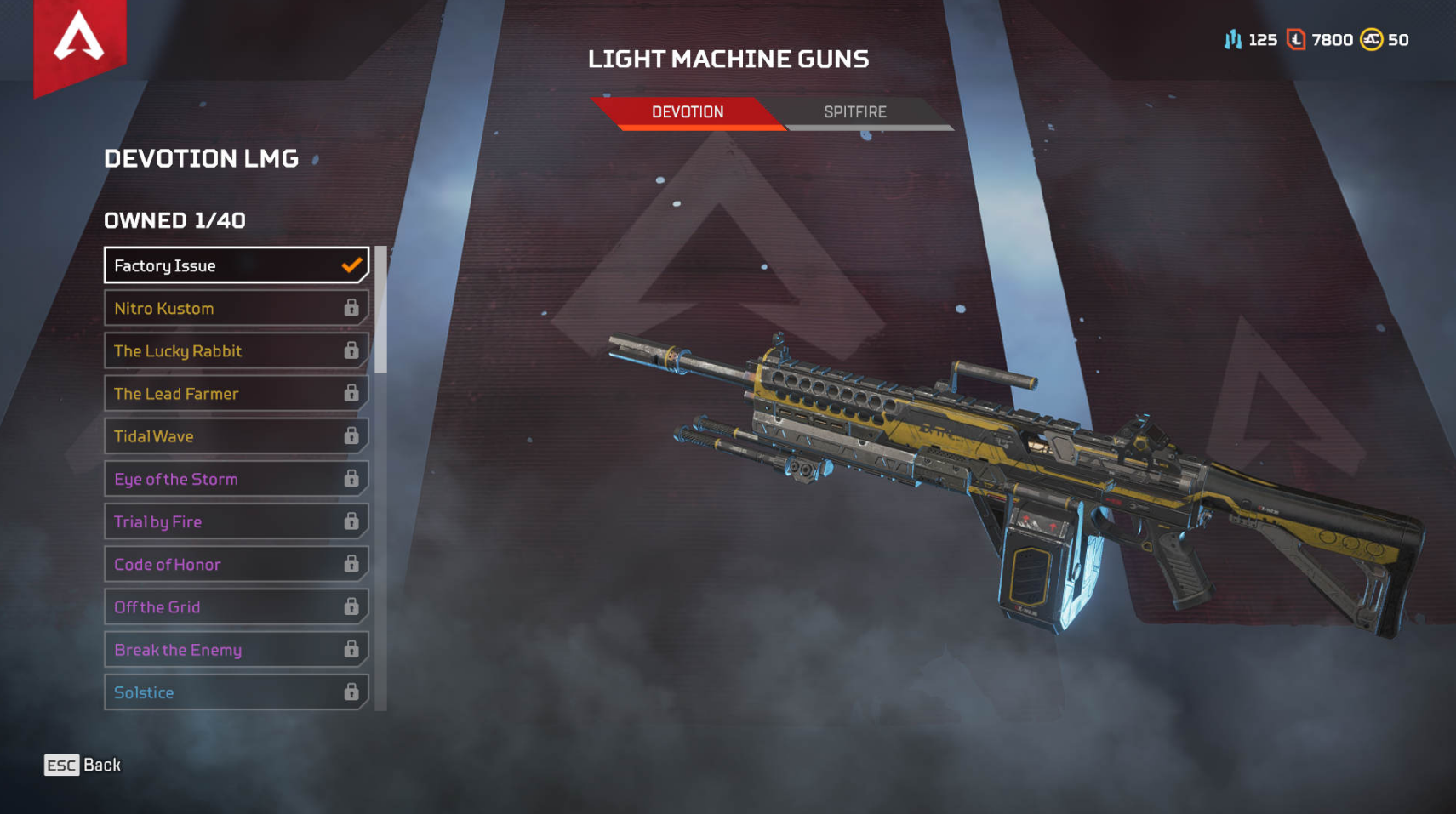The width and height of the screenshot is (1456, 814).
Task: Preview The Lead Farmer skin
Action: click(x=236, y=394)
